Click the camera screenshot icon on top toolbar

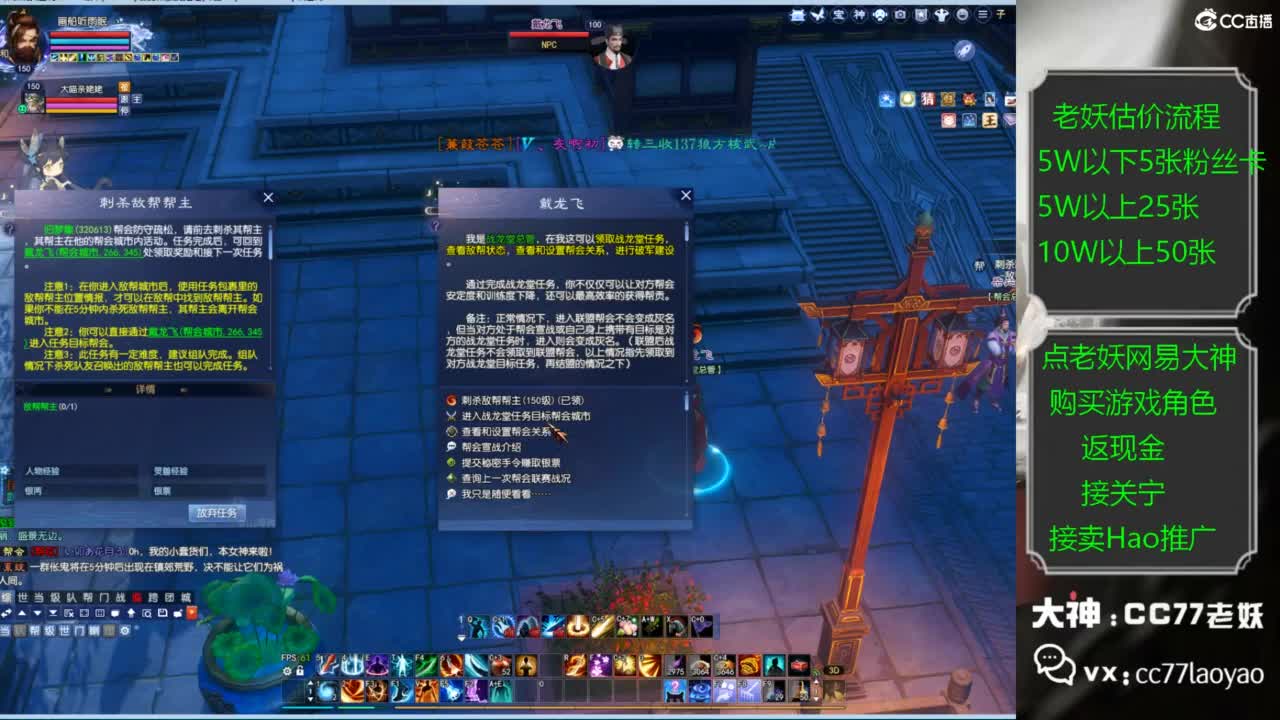pos(900,16)
